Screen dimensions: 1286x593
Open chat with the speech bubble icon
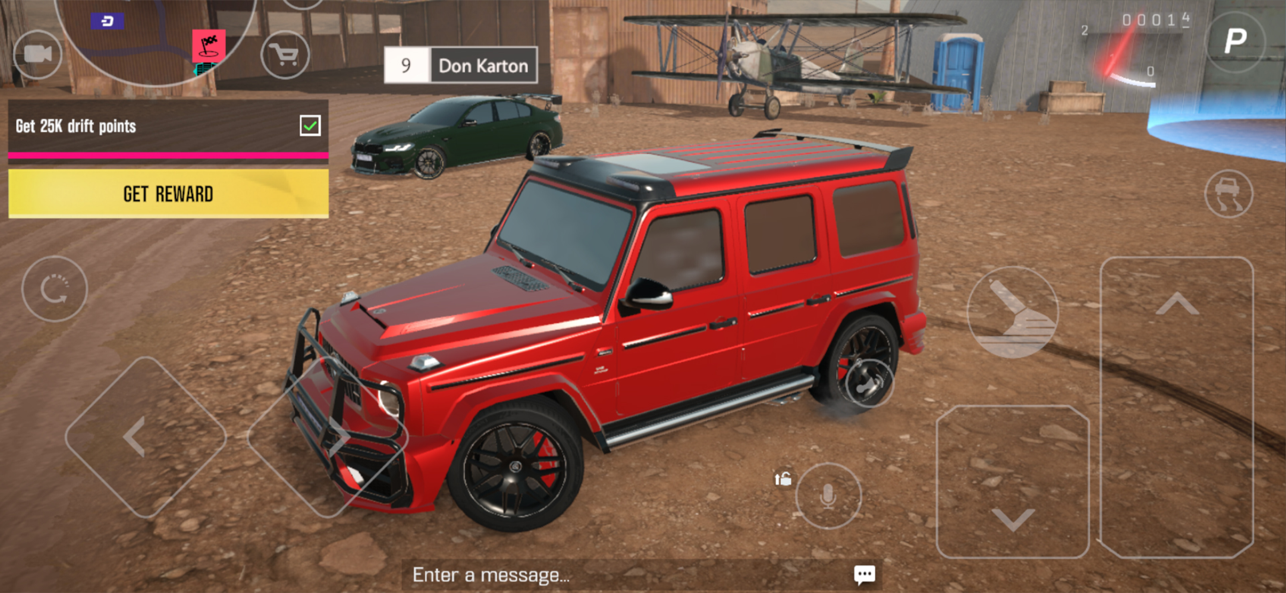865,574
